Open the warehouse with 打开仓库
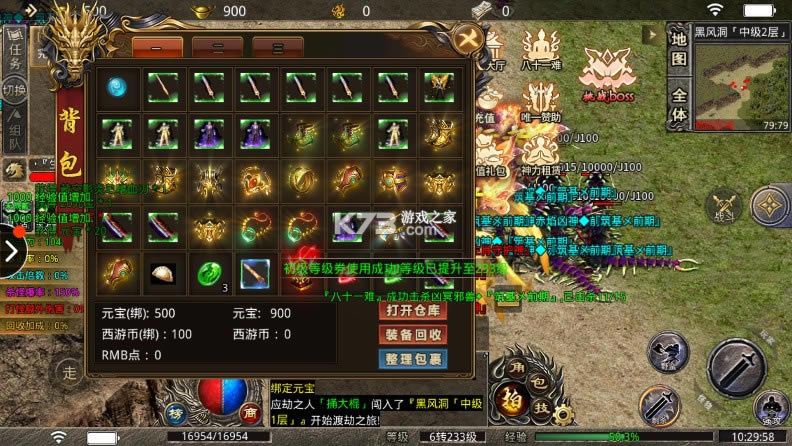This screenshot has height=446, width=792. tap(412, 311)
